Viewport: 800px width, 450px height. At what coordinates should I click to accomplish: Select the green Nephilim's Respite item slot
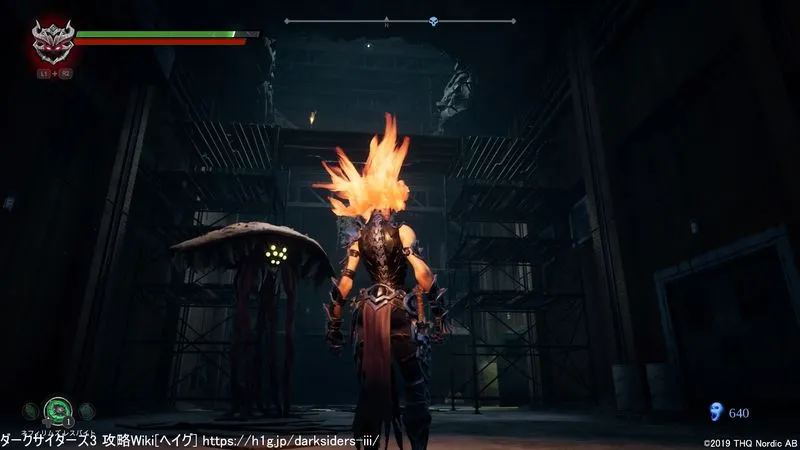(57, 409)
